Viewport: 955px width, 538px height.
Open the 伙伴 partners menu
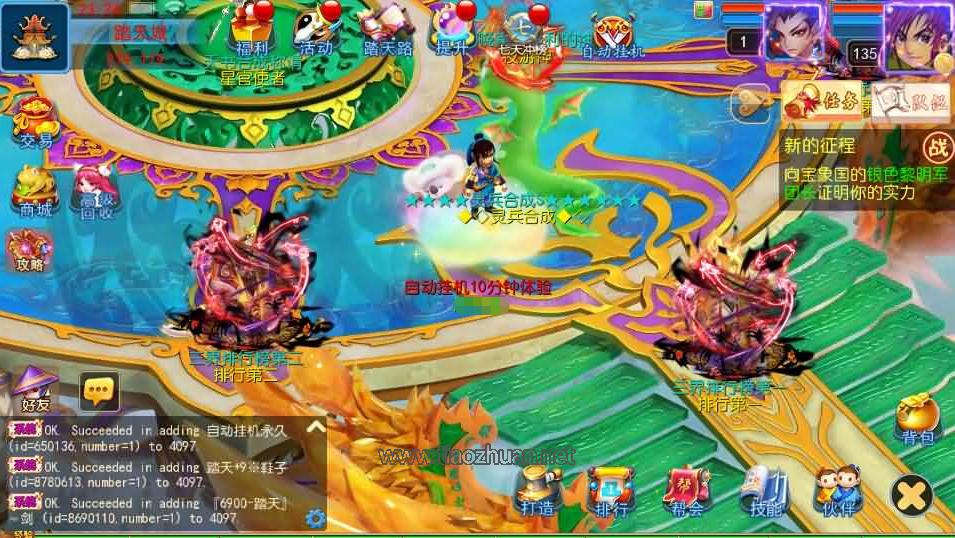[x=837, y=490]
